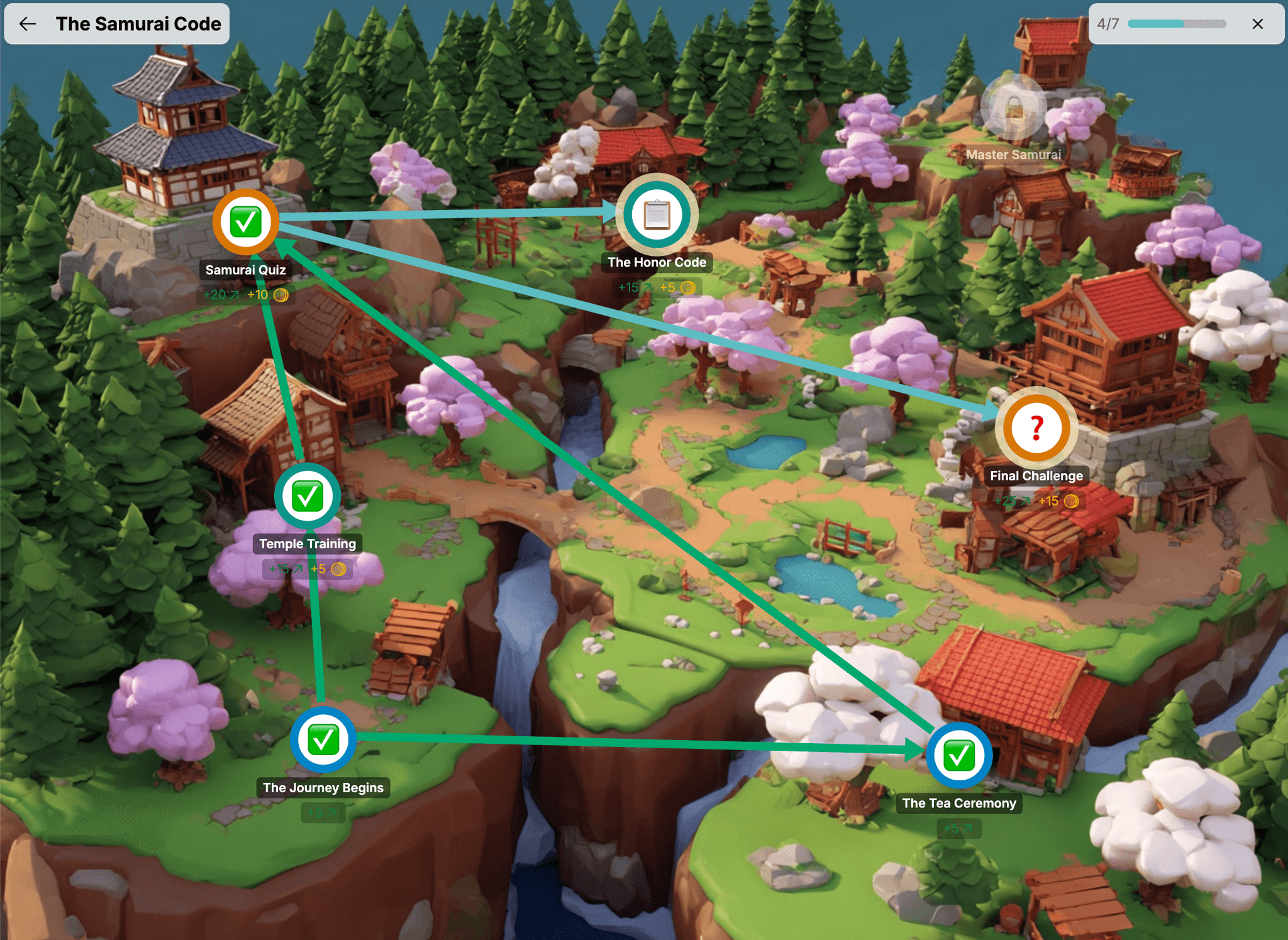
Task: Click the locked Master Samurai node
Action: [x=1013, y=108]
